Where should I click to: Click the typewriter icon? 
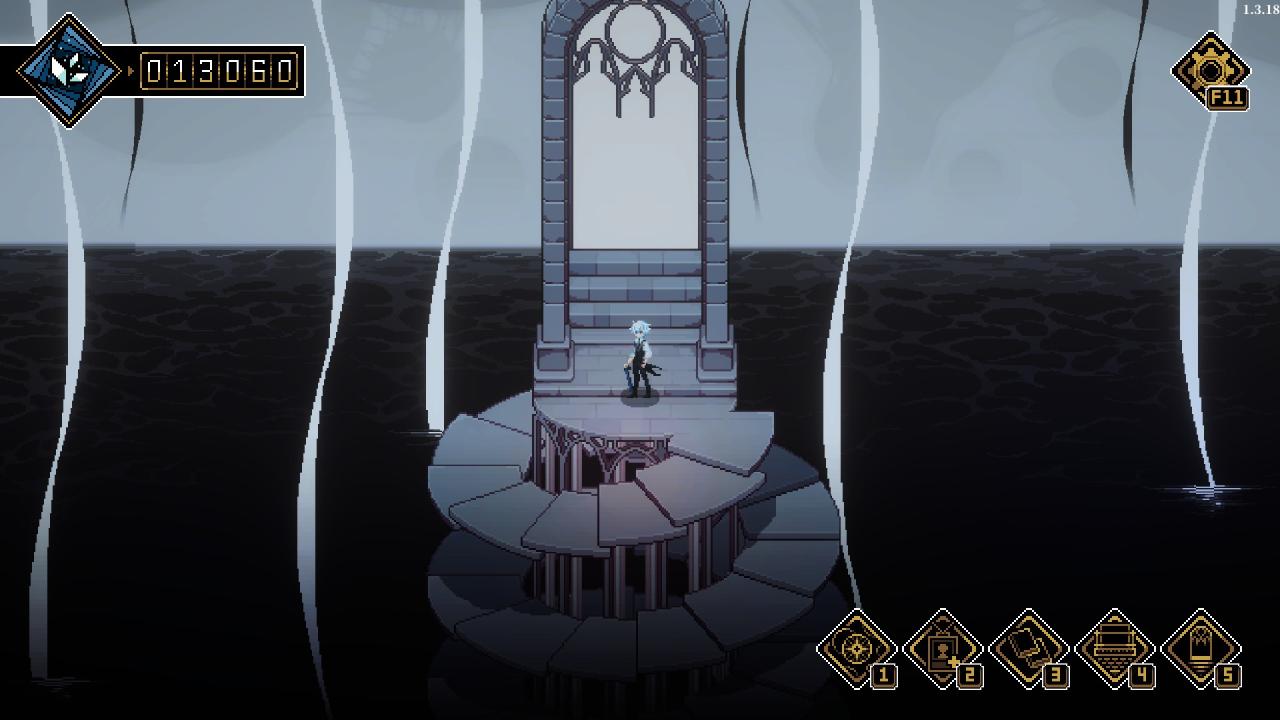click(1114, 648)
